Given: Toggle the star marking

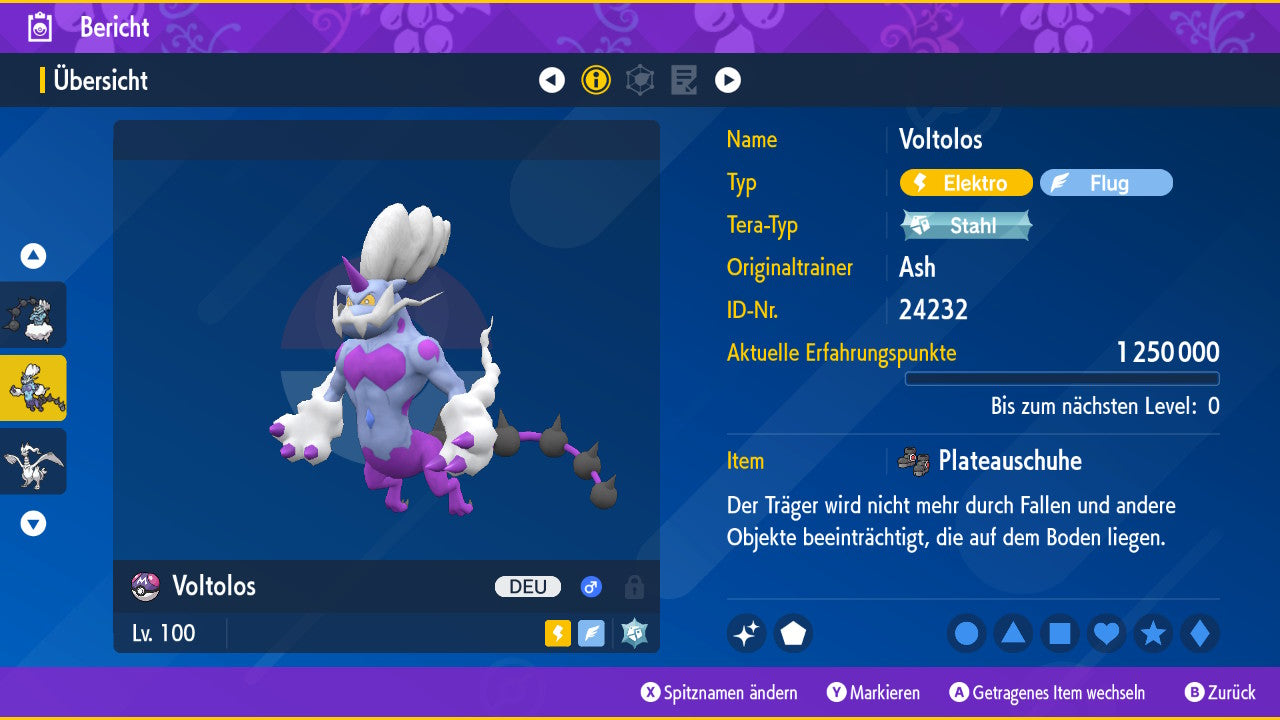Looking at the screenshot, I should pyautogui.click(x=1153, y=634).
